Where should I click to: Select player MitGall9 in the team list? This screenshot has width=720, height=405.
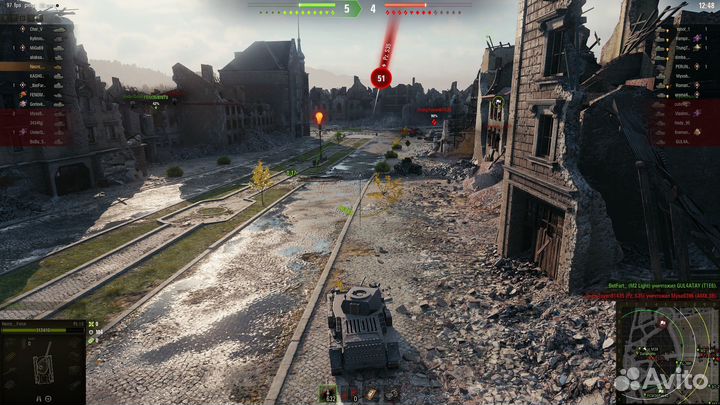click(38, 47)
